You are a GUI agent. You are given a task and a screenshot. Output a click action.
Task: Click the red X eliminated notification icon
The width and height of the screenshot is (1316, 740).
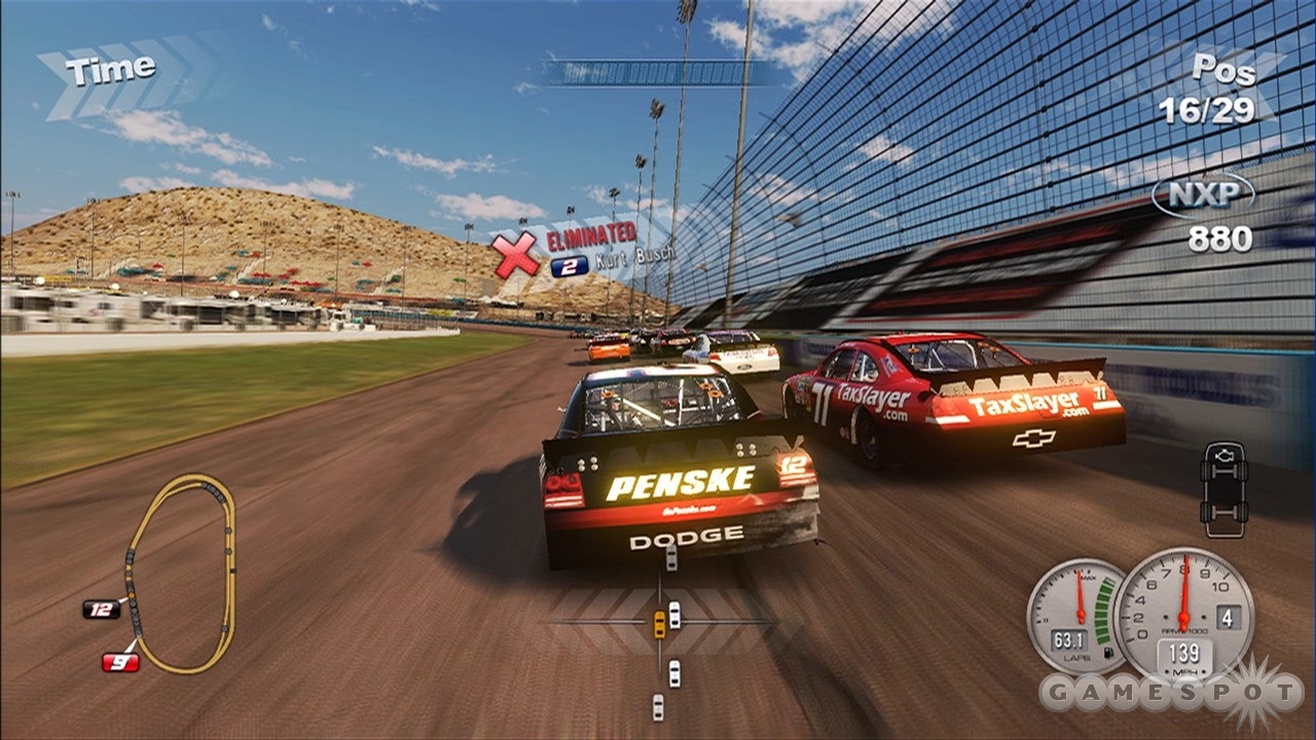(x=516, y=255)
